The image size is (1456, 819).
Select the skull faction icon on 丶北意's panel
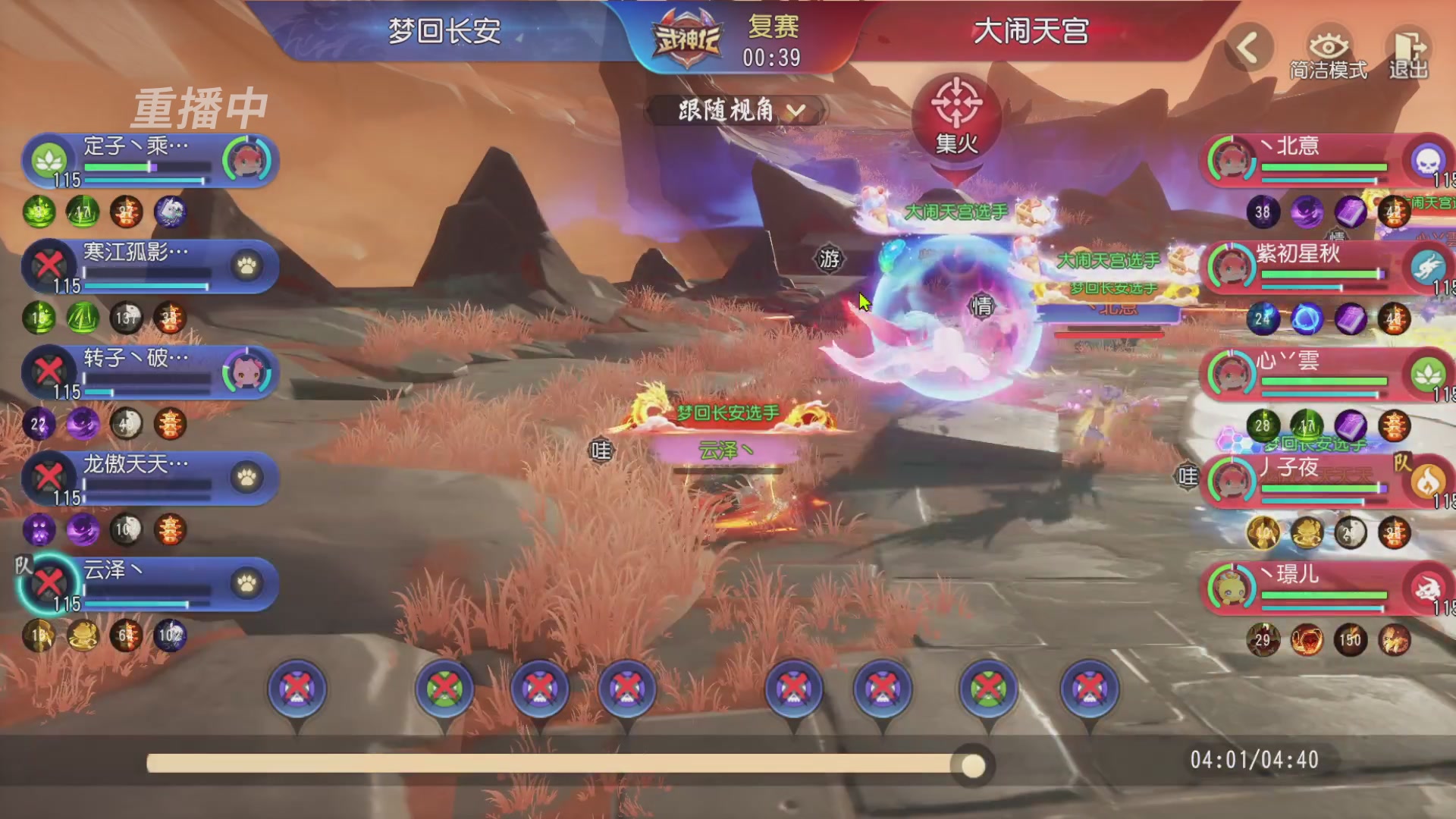1429,159
